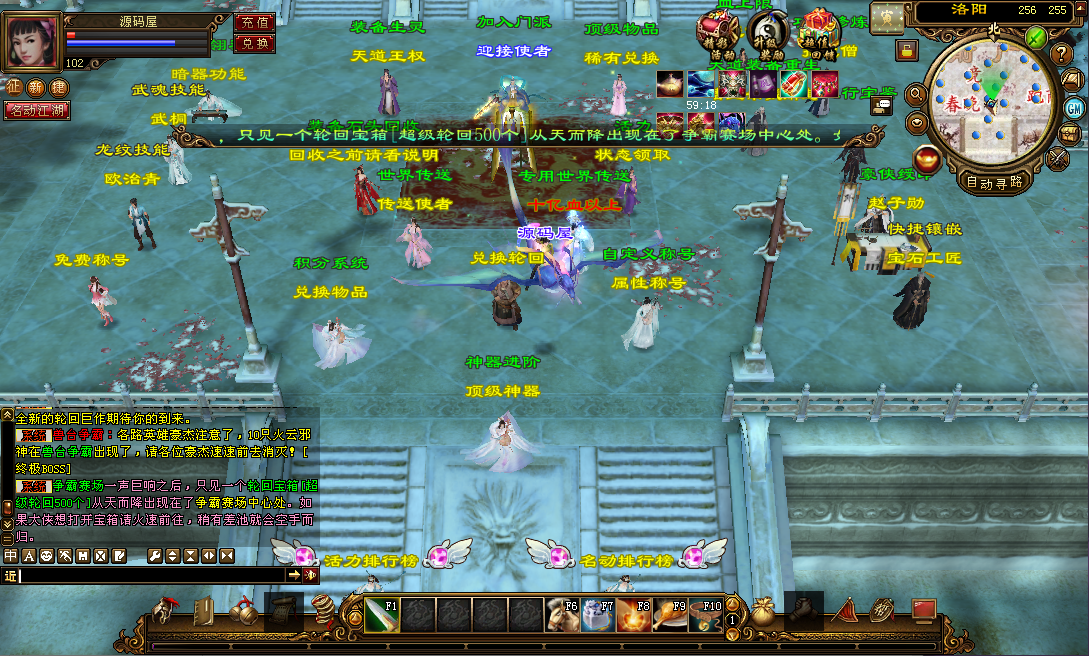Click the round 征 button
This screenshot has width=1089, height=656.
14,88
